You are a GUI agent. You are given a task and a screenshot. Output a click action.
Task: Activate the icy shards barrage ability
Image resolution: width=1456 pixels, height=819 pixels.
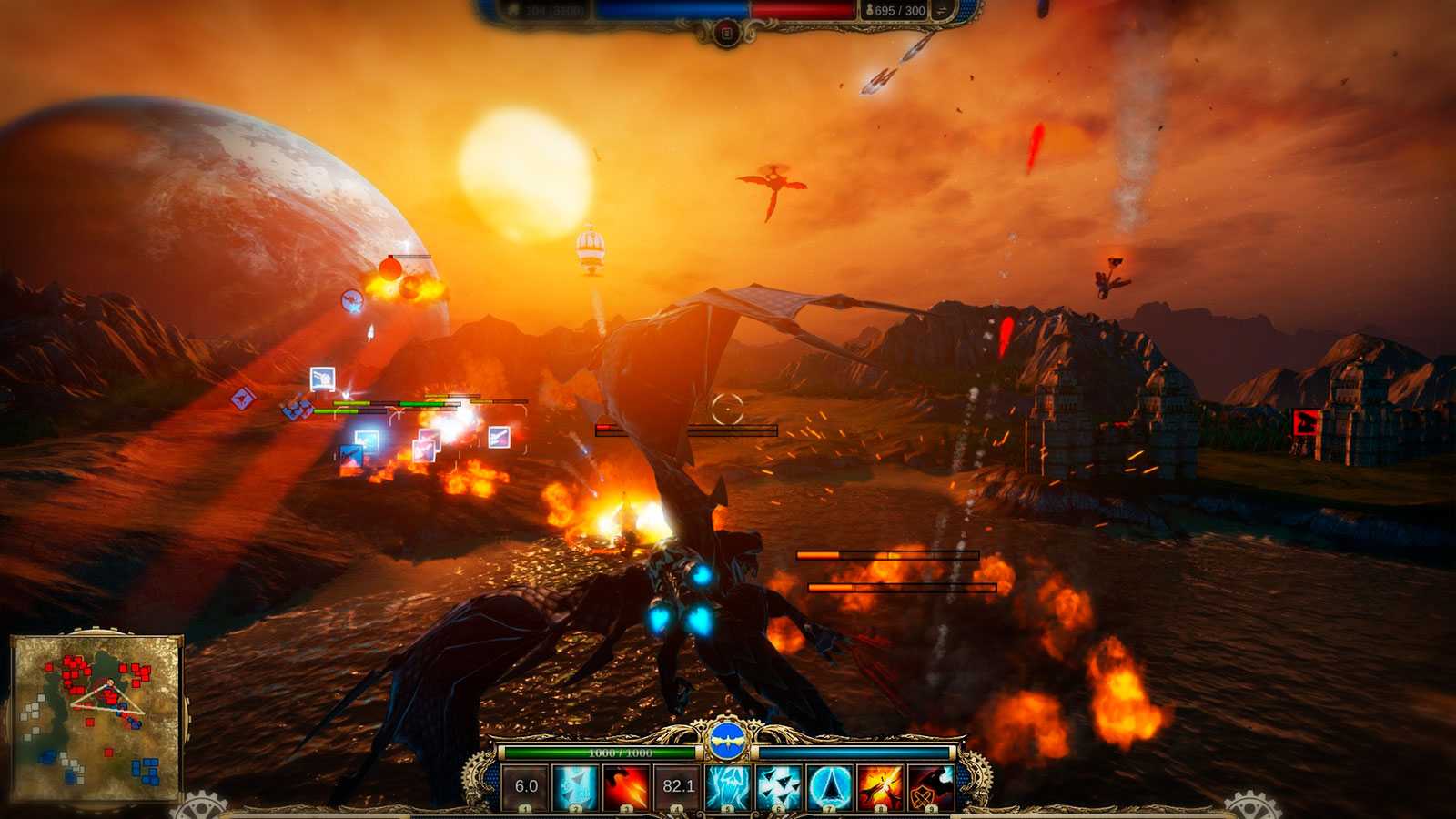point(577,786)
